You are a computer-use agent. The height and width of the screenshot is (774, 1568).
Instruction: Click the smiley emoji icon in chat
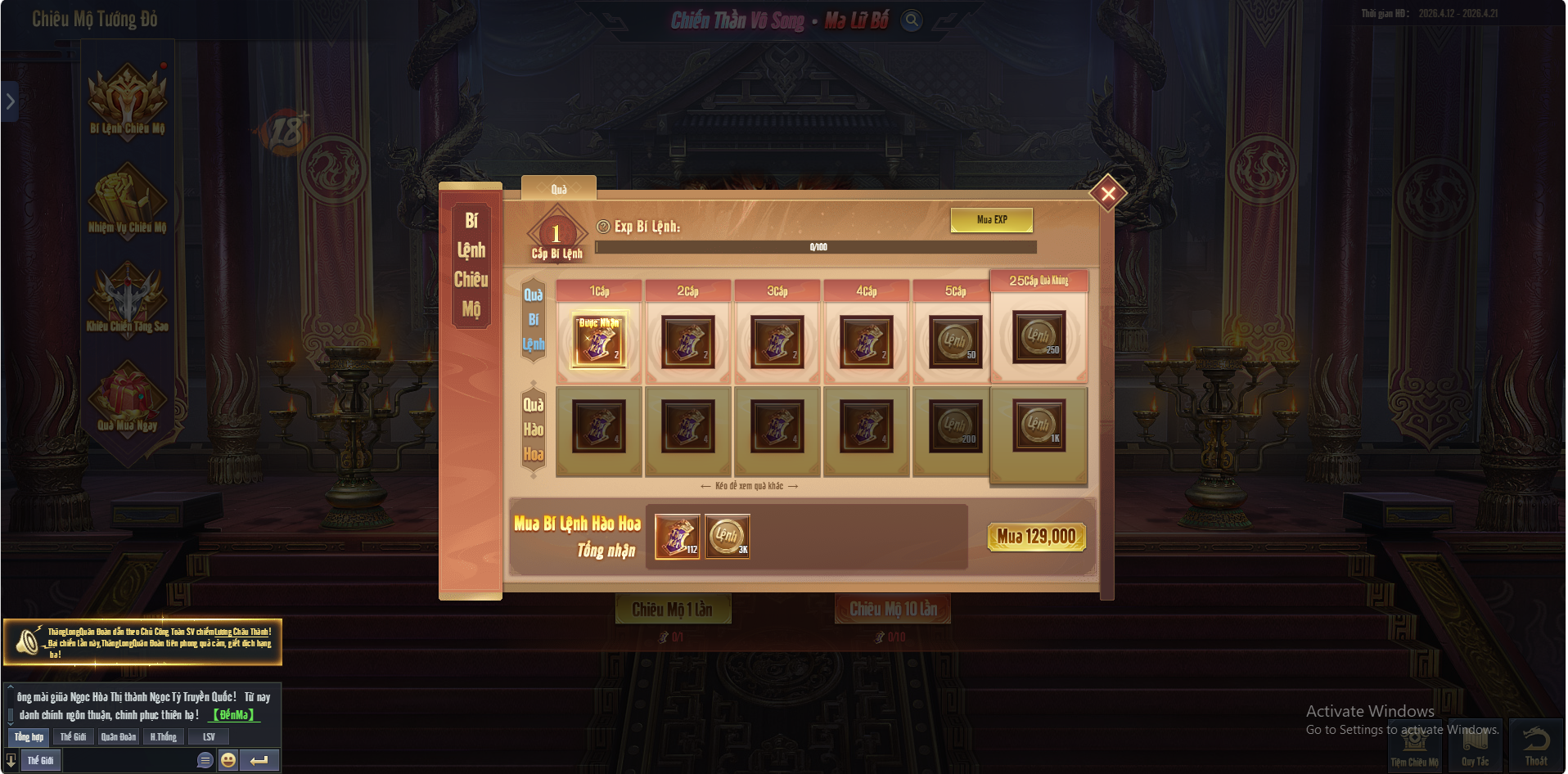pos(228,760)
